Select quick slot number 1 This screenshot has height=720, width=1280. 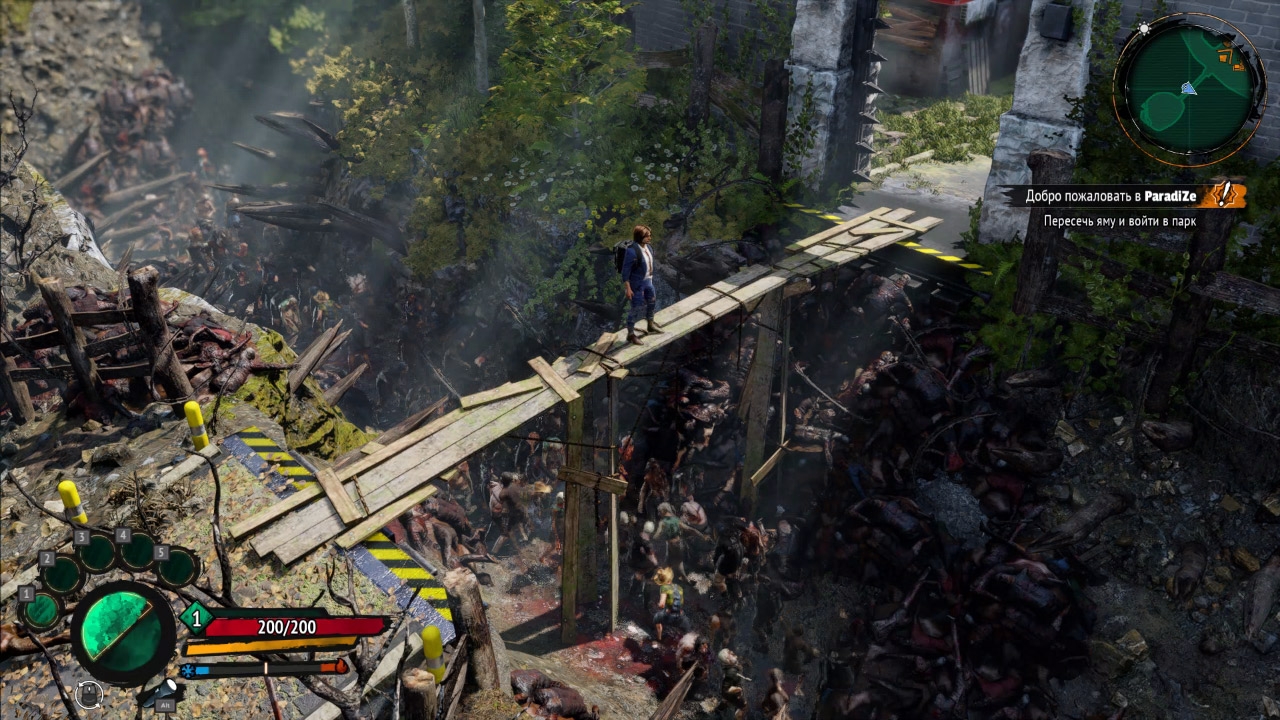point(42,610)
